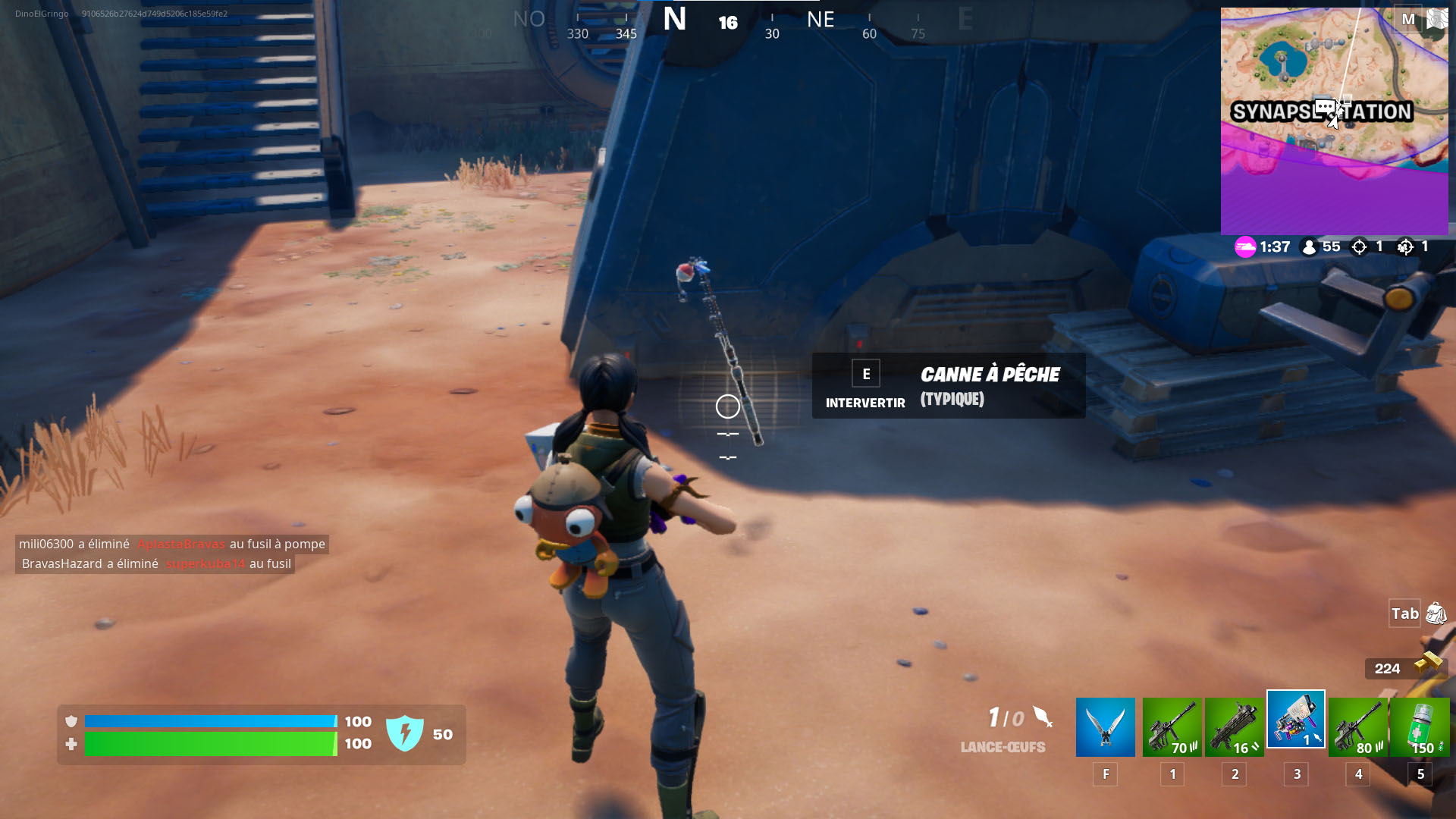This screenshot has height=819, width=1456.
Task: Click the players remaining icon showing 55
Action: pyautogui.click(x=1310, y=246)
